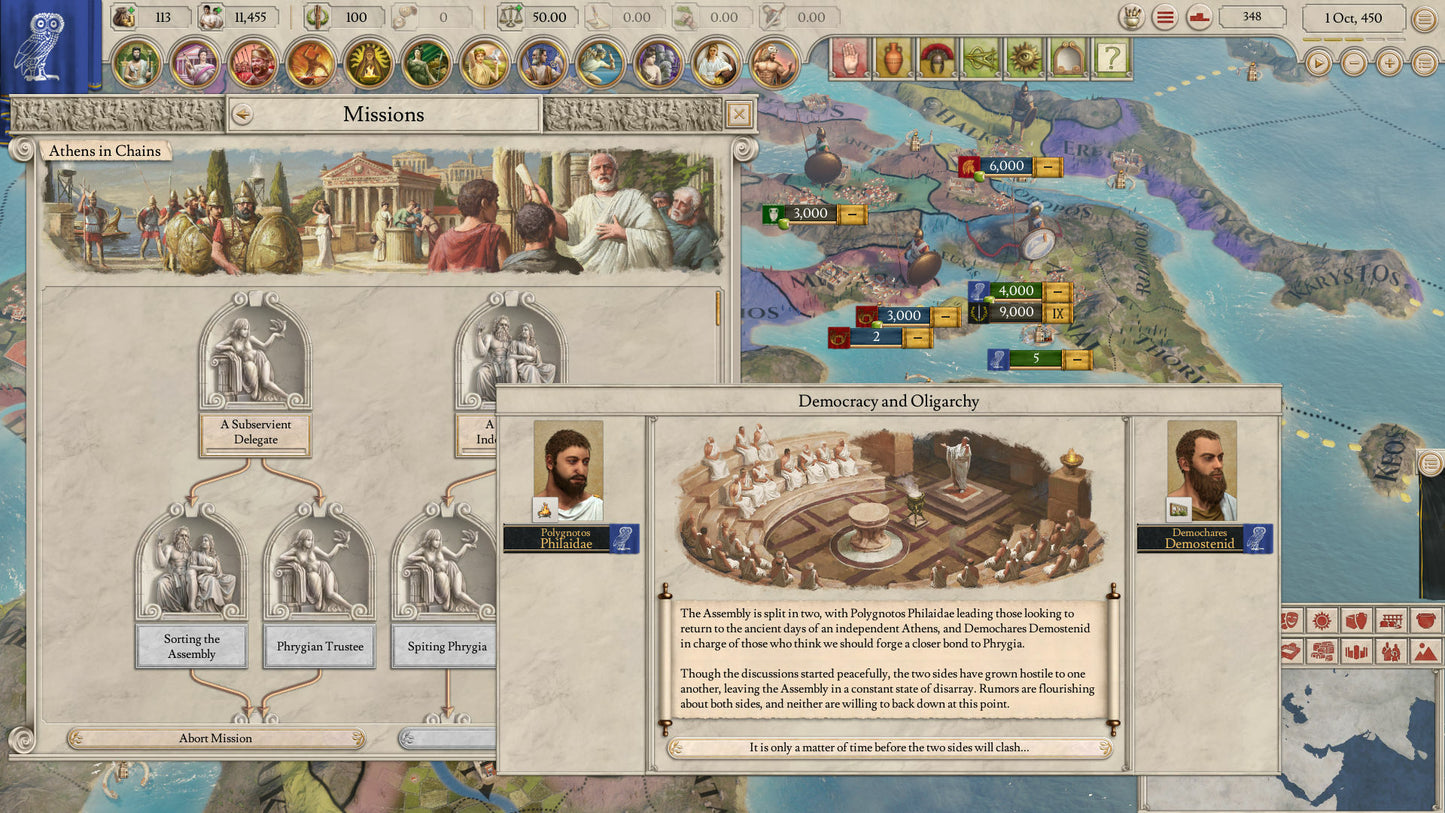
Task: Open the sun-eye religion map mode
Action: [x=1022, y=60]
